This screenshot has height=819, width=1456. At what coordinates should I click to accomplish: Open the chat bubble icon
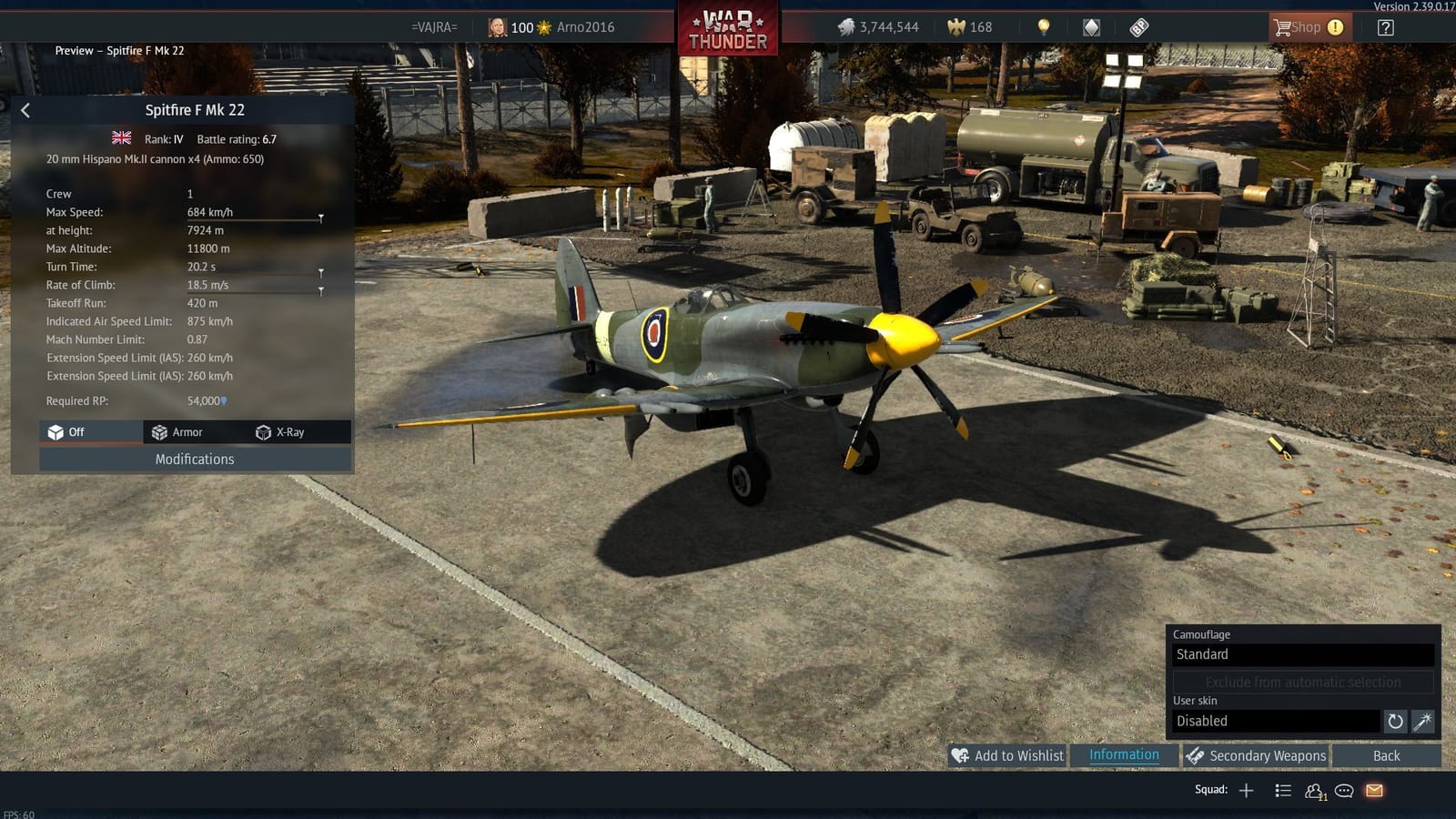coord(1342,790)
